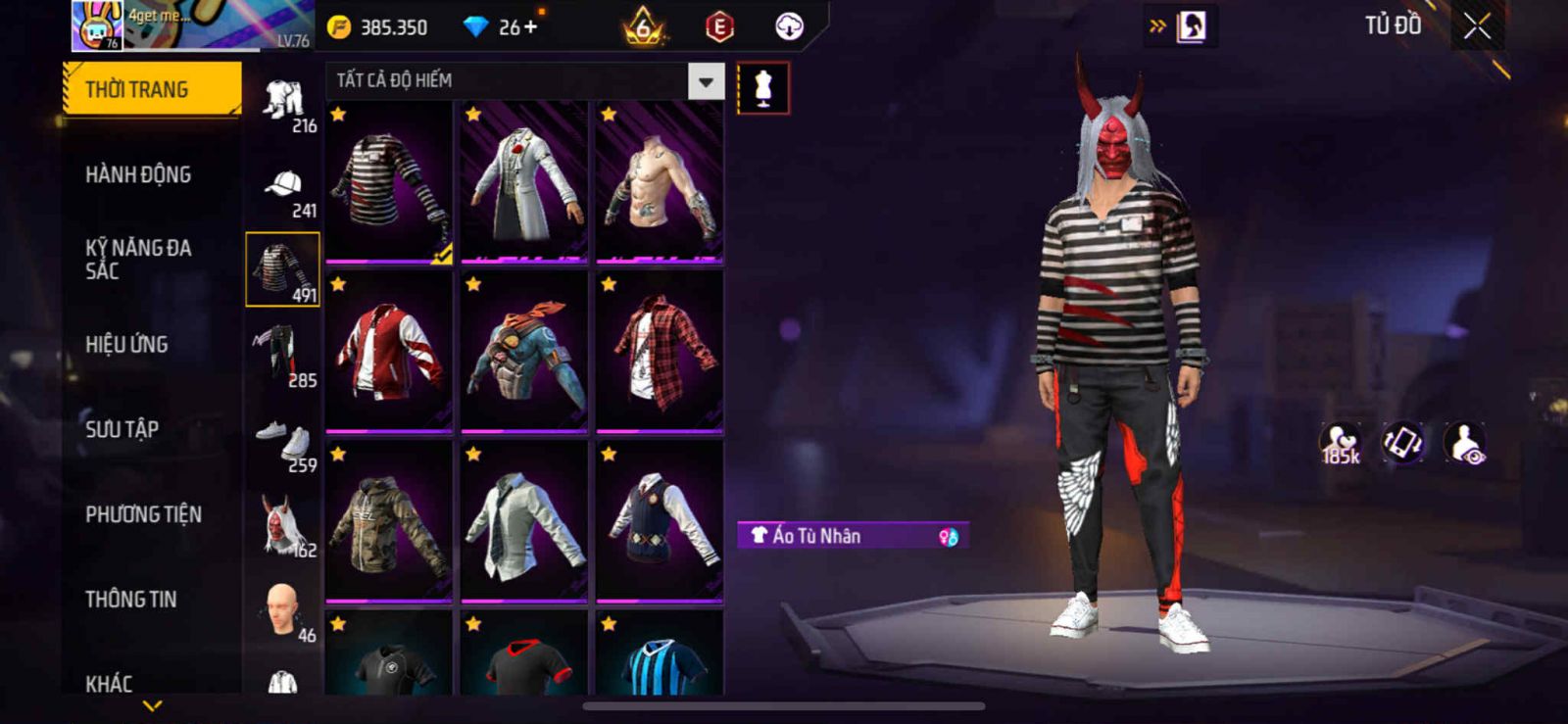1568x724 pixels.
Task: Open the Hiệu Ứng category
Action: pyautogui.click(x=126, y=345)
